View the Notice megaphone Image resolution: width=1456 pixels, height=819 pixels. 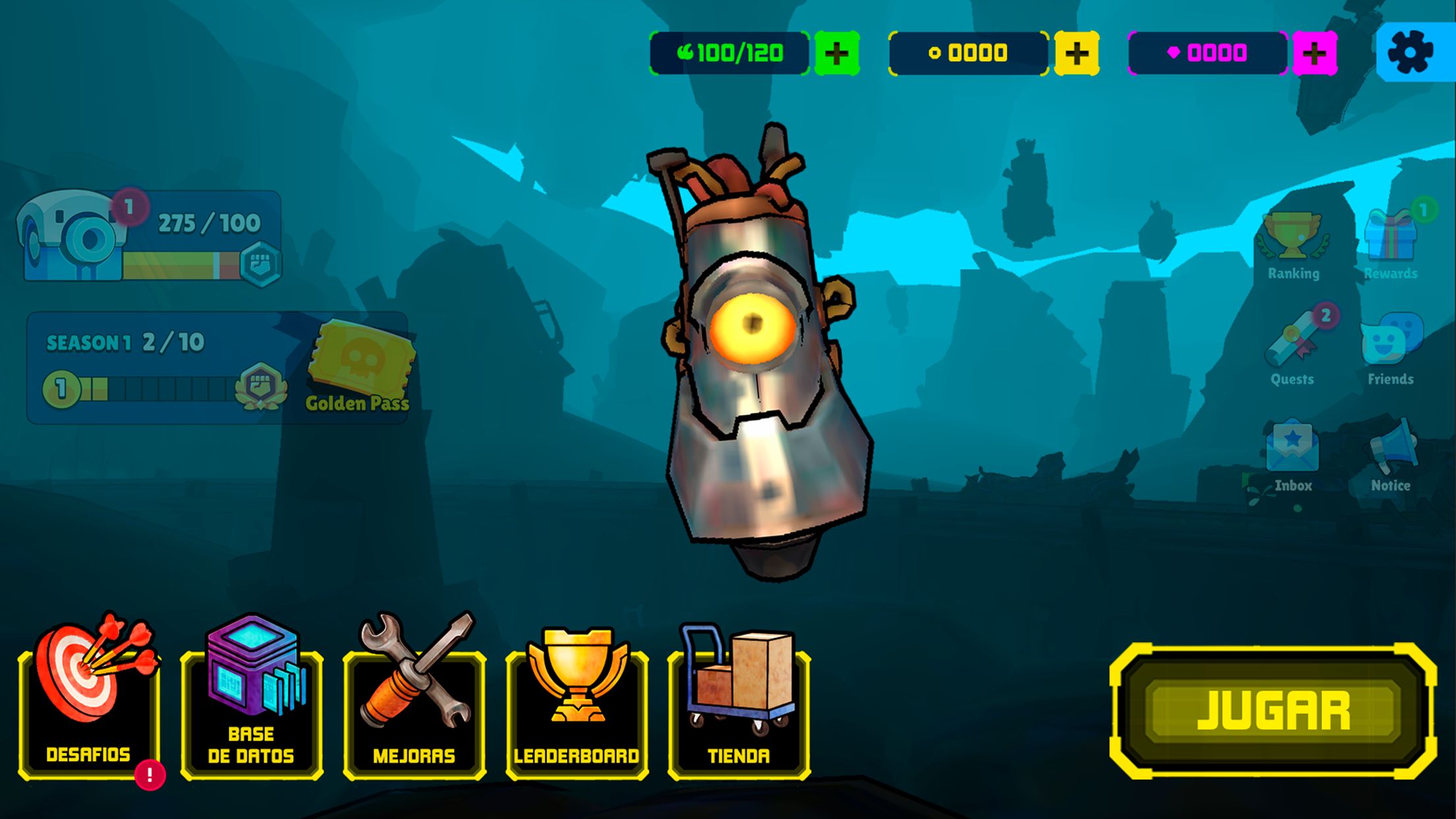pos(1391,455)
